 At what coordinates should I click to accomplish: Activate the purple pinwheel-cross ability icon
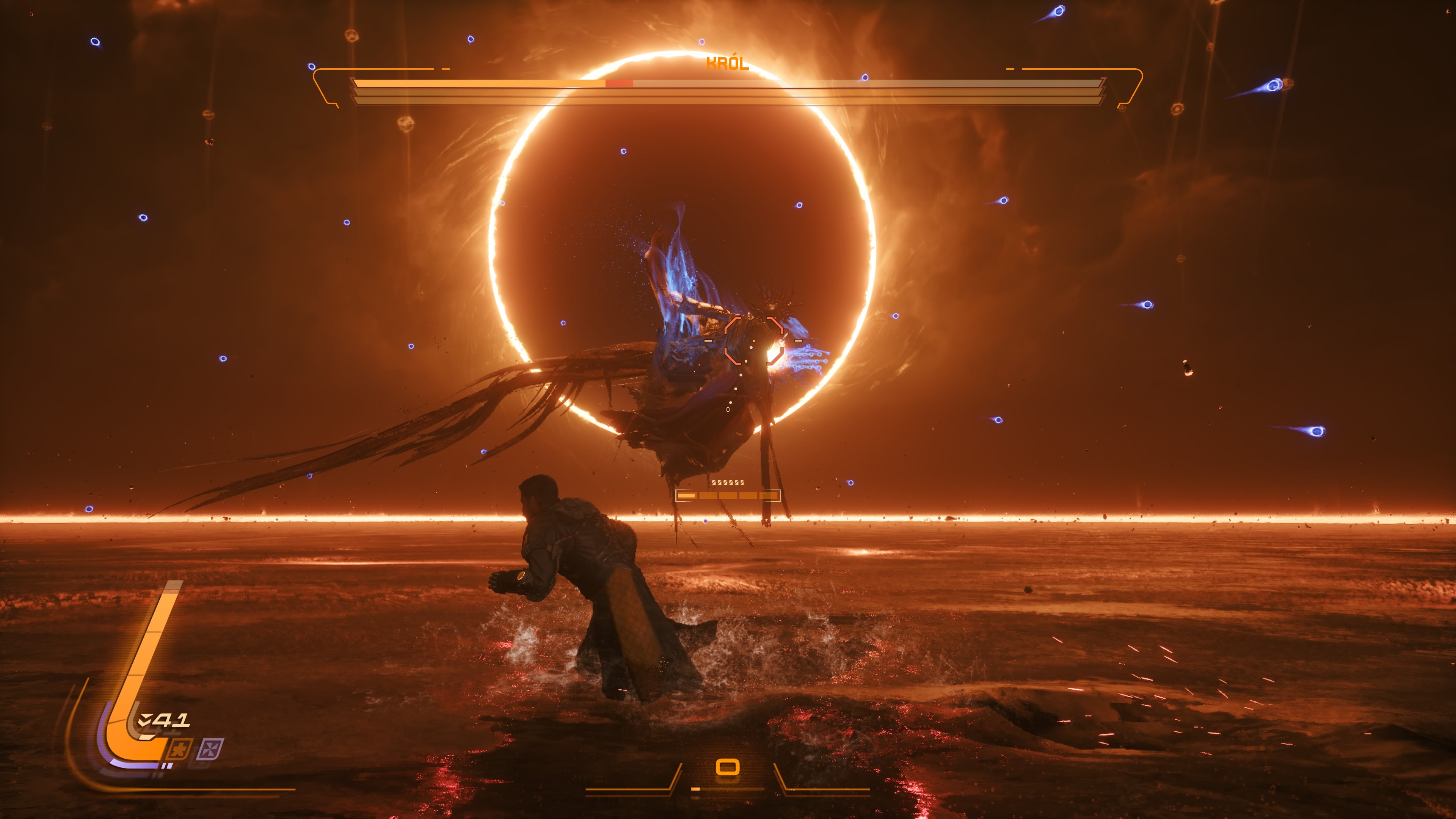pos(210,750)
